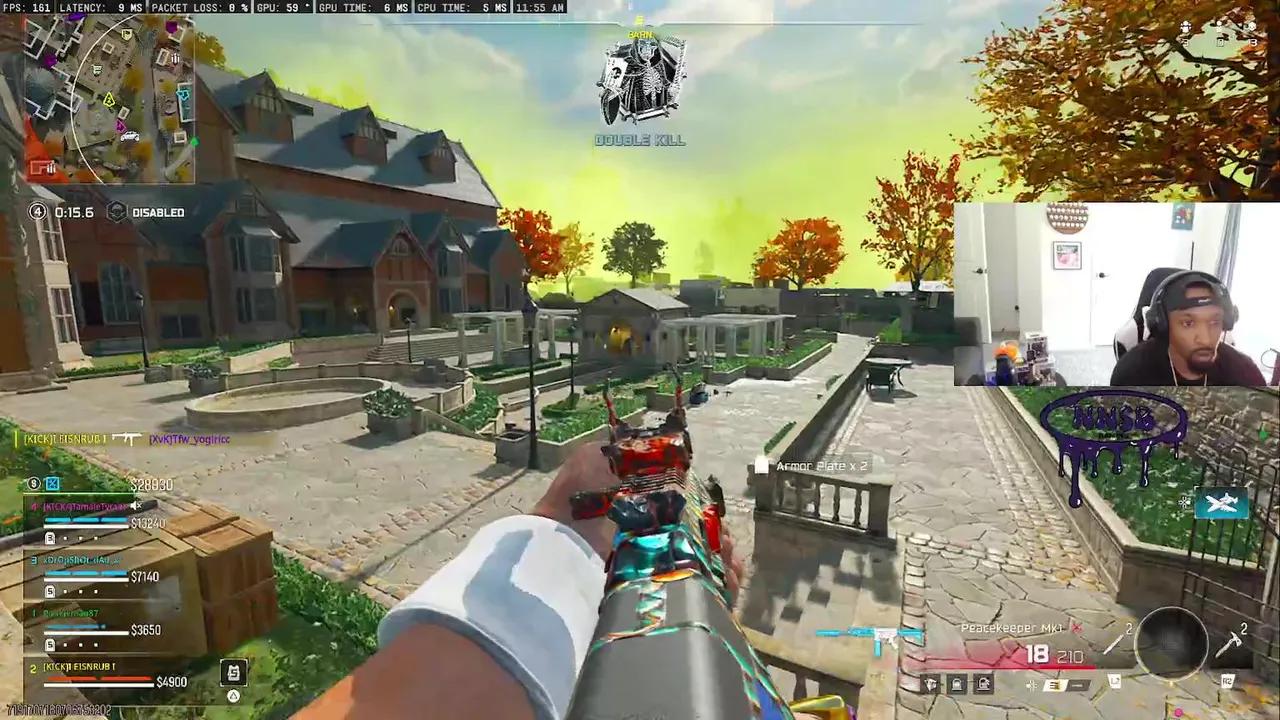Expand the L2 weapon mount prompt
This screenshot has width=1280, height=720.
[1116, 682]
